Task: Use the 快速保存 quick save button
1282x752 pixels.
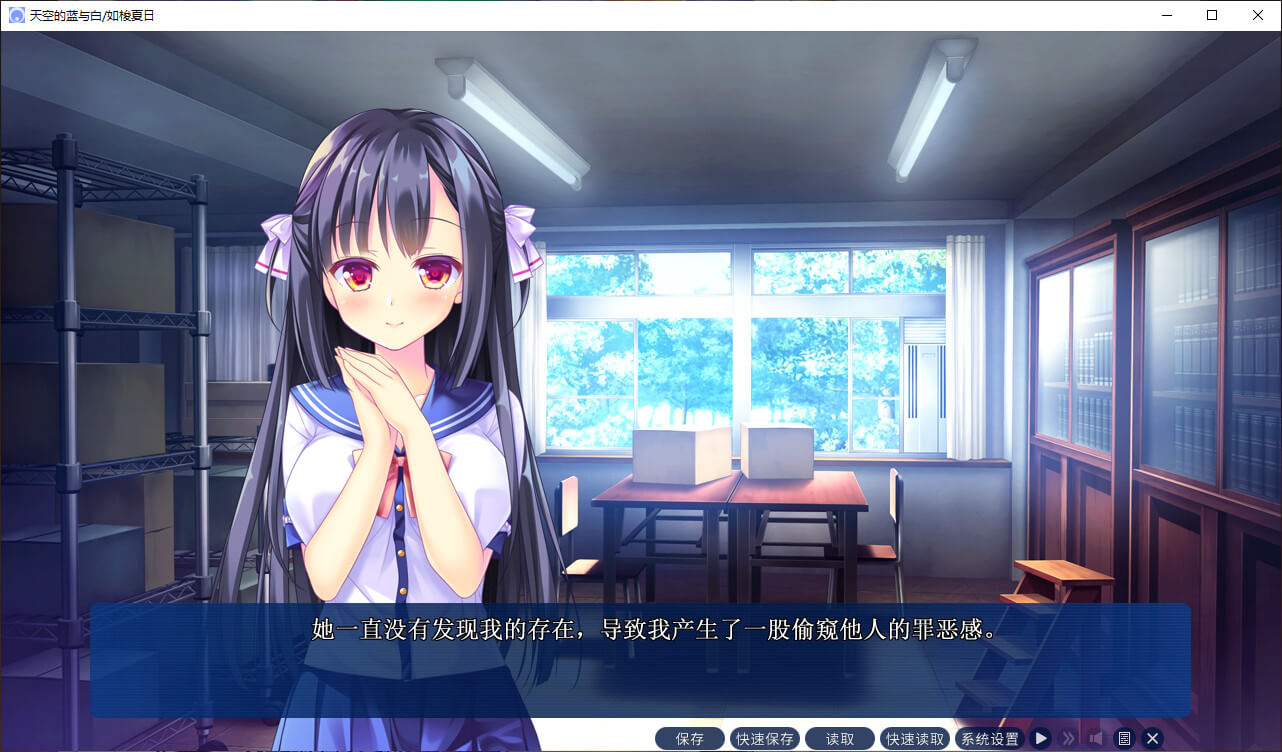Action: [x=765, y=739]
